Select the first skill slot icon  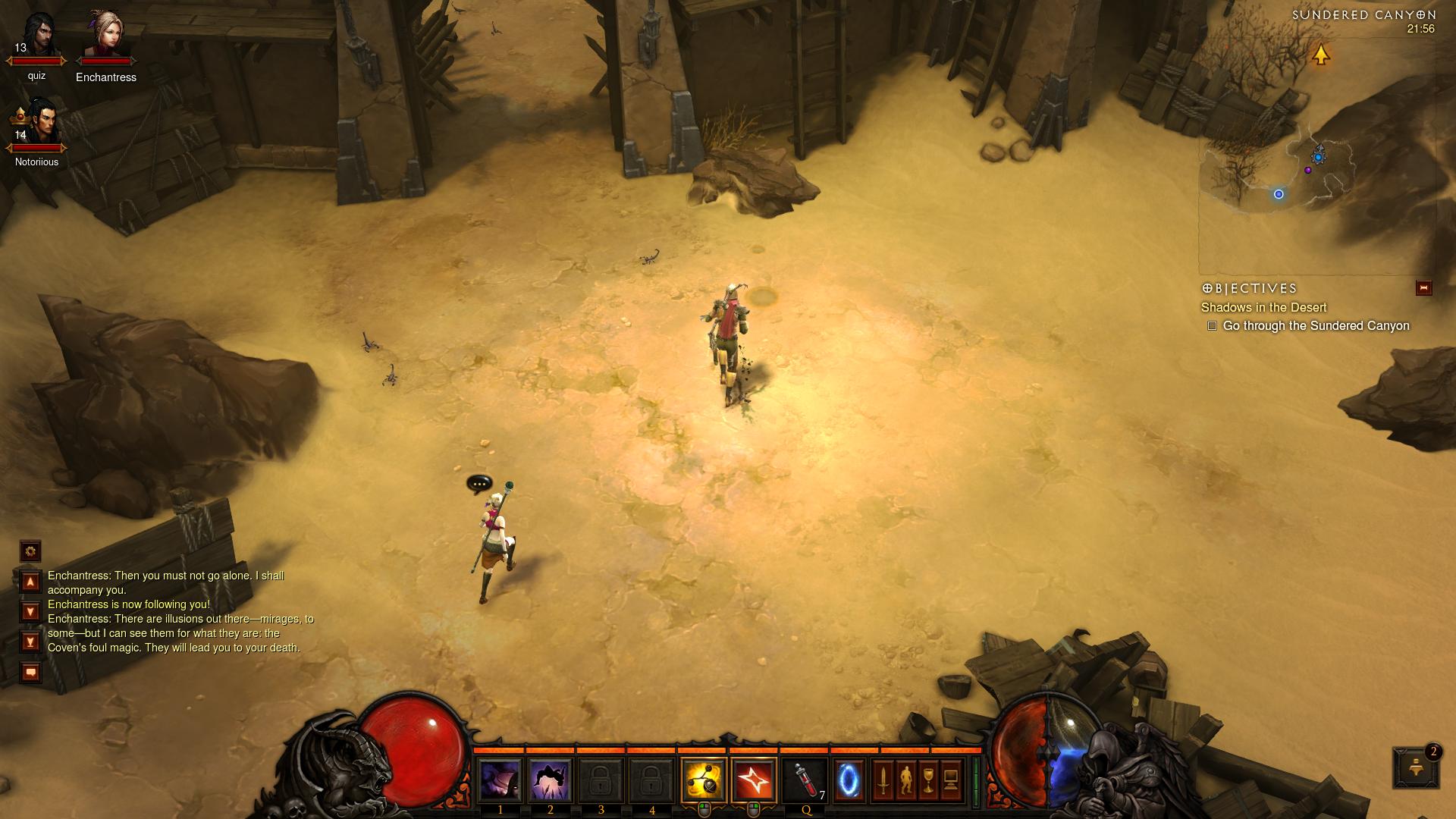500,780
